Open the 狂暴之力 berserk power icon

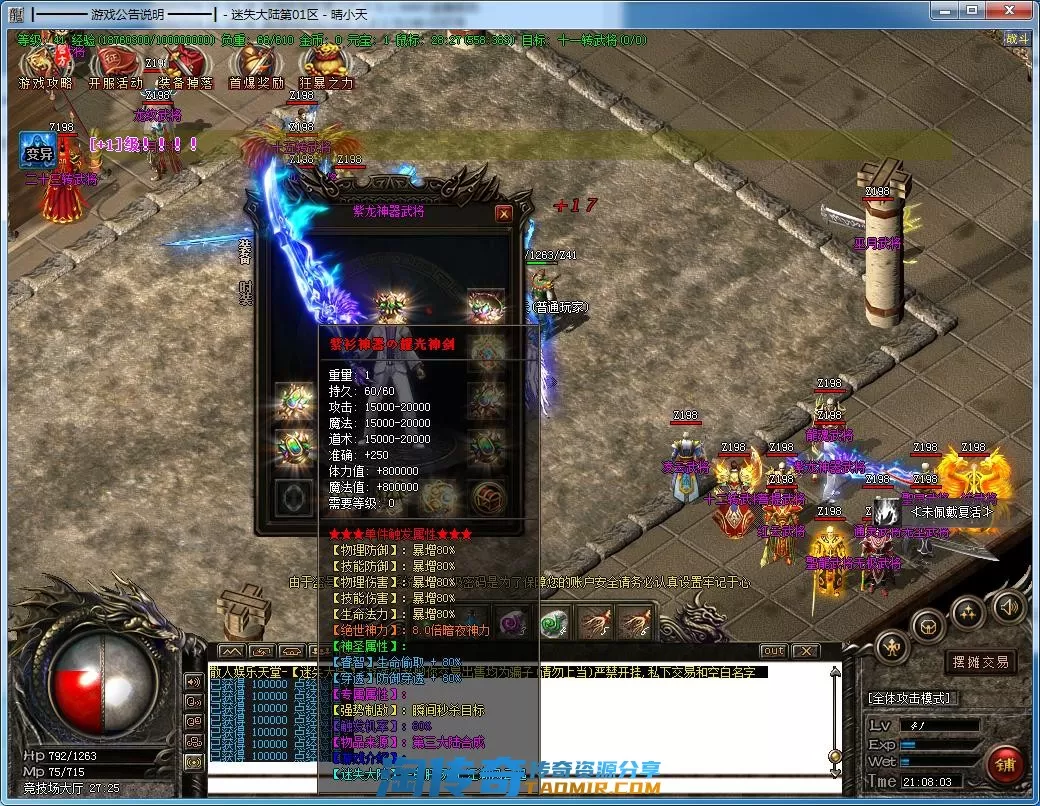pyautogui.click(x=325, y=66)
